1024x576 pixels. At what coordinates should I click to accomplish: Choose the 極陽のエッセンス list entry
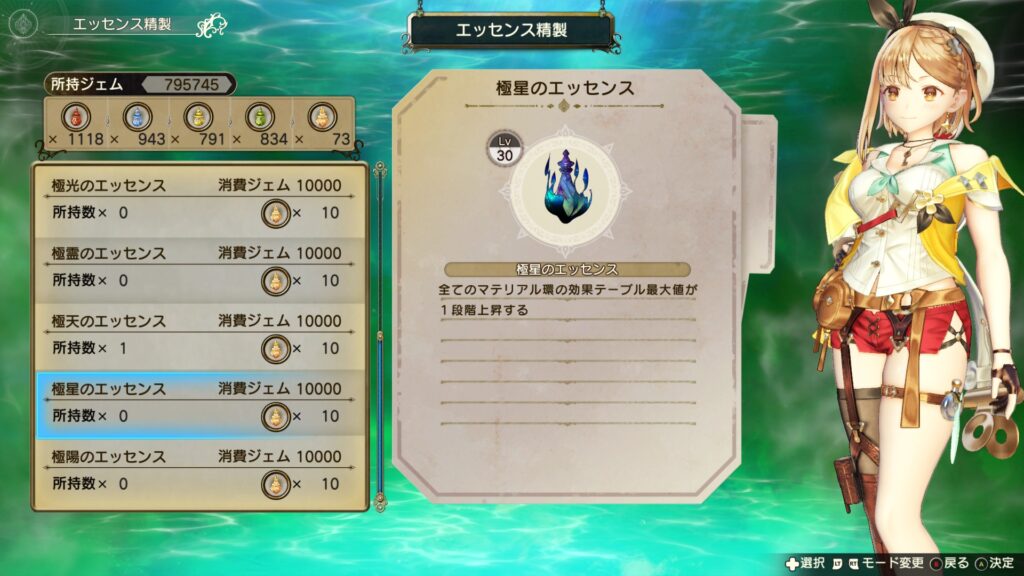tap(200, 471)
